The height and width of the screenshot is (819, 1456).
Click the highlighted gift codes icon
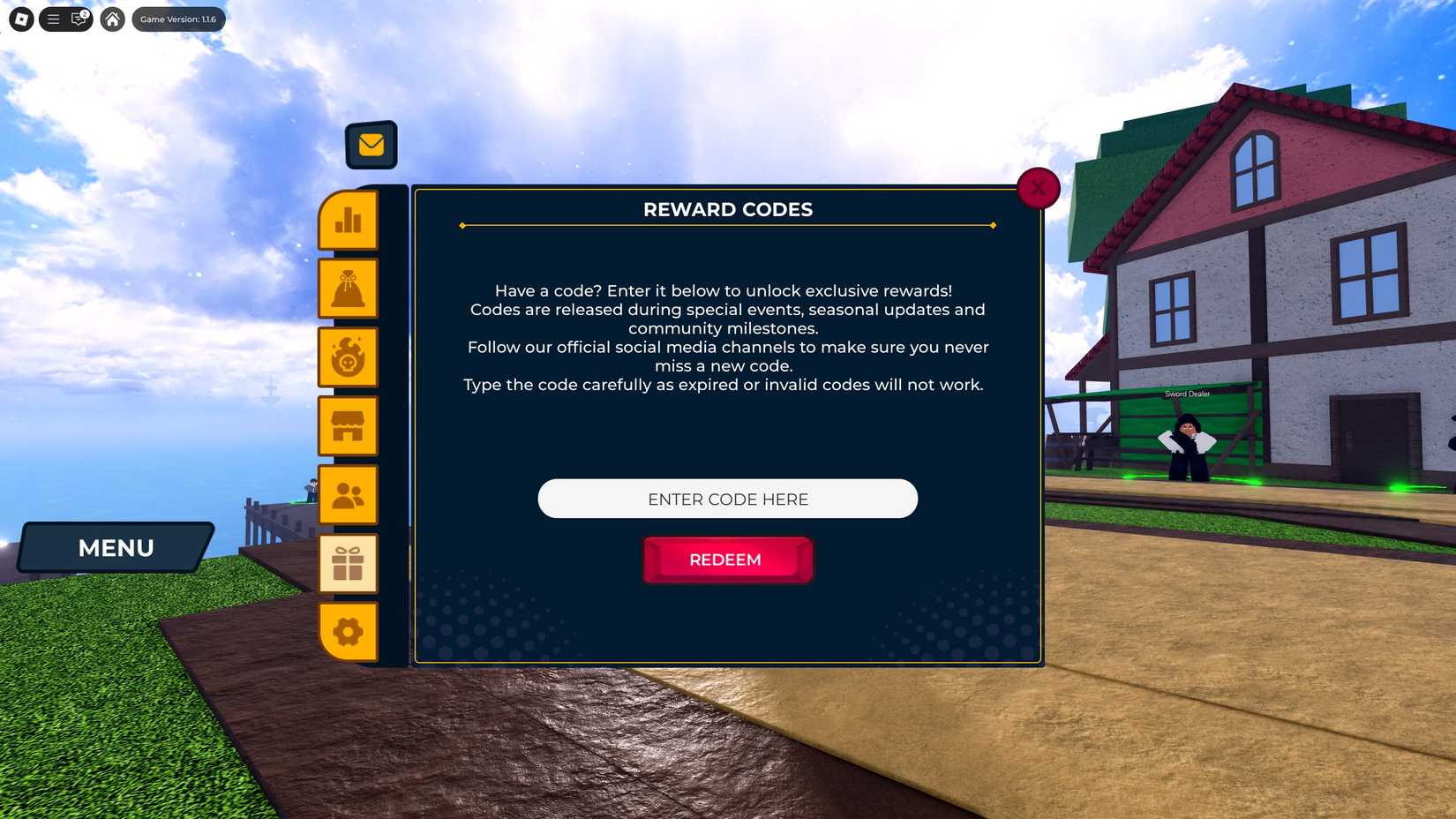pos(349,563)
